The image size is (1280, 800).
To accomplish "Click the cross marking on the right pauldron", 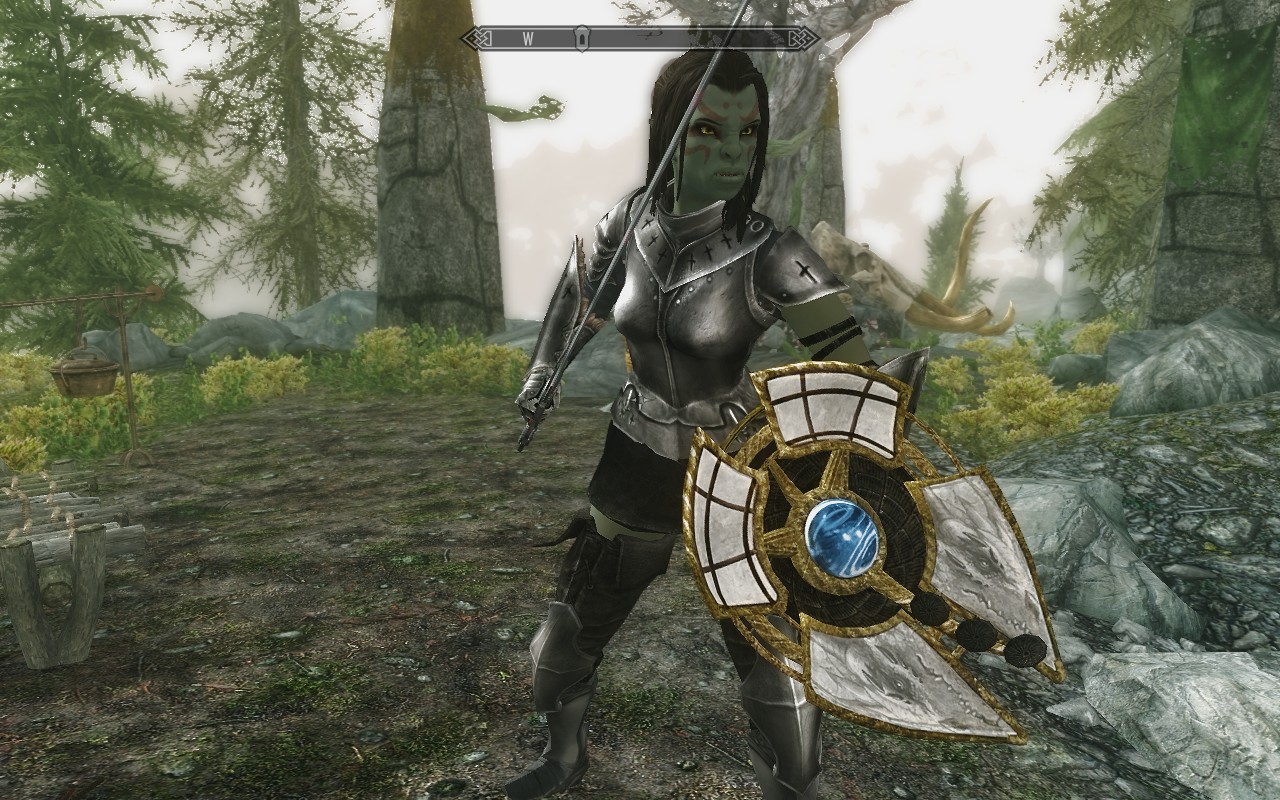I will [806, 272].
